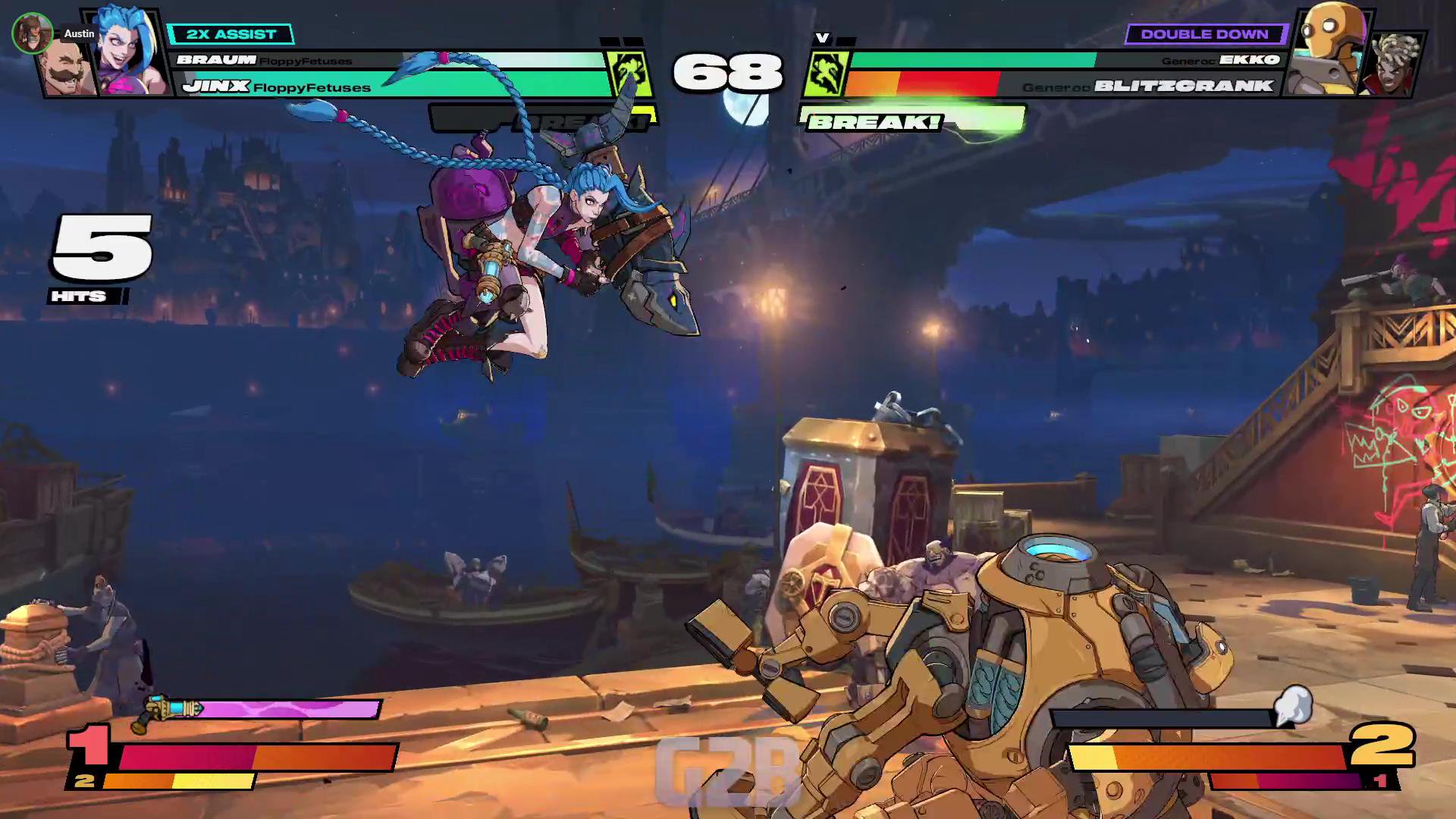Click the right team's green assist icon
The height and width of the screenshot is (819, 1456).
click(x=825, y=74)
